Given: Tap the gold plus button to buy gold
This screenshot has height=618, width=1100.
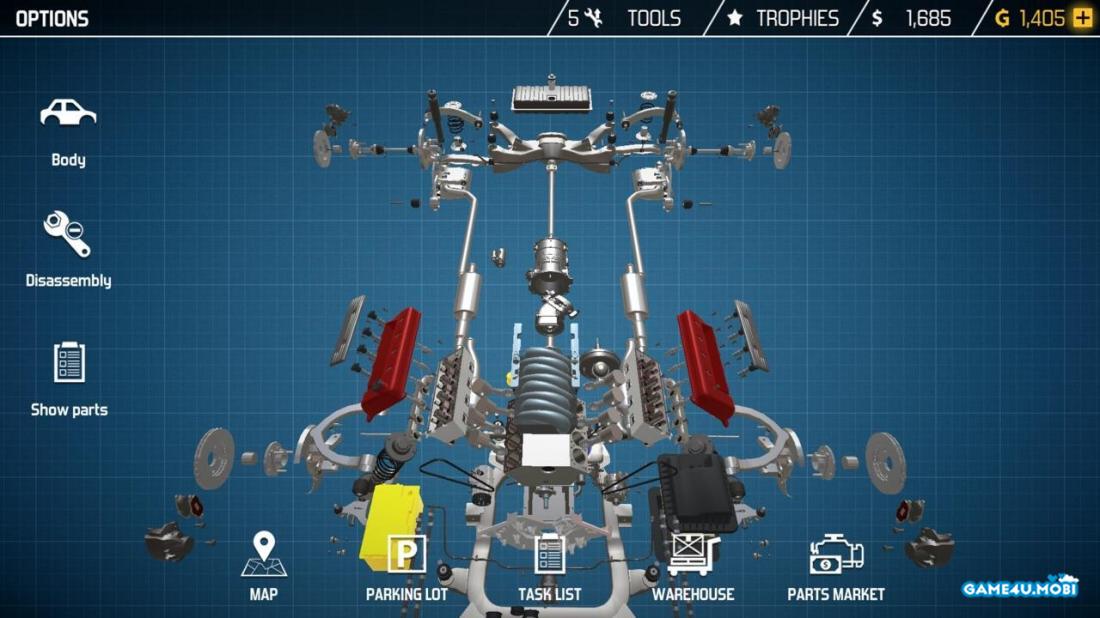Looking at the screenshot, I should tap(1082, 18).
